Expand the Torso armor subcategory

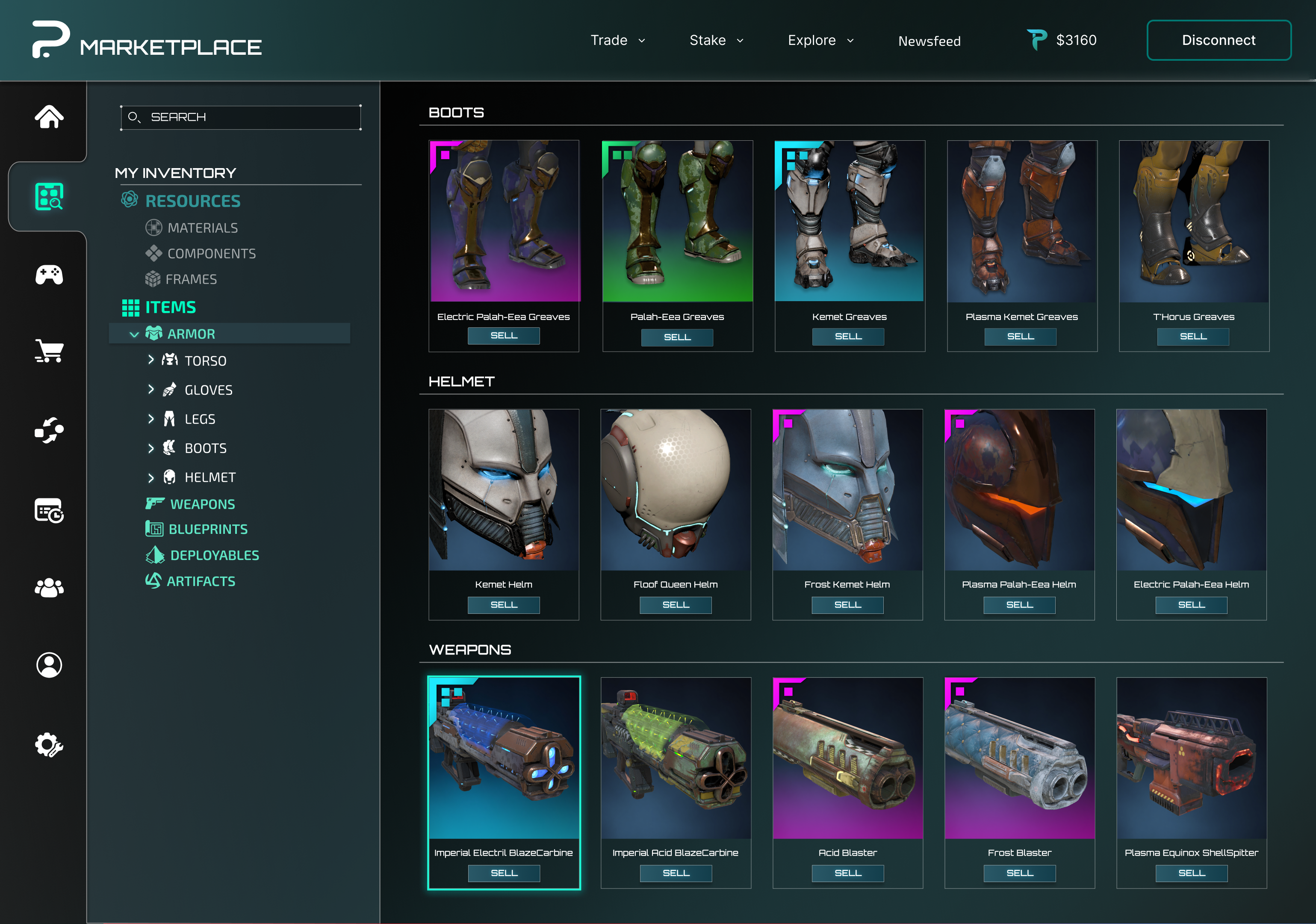coord(151,360)
